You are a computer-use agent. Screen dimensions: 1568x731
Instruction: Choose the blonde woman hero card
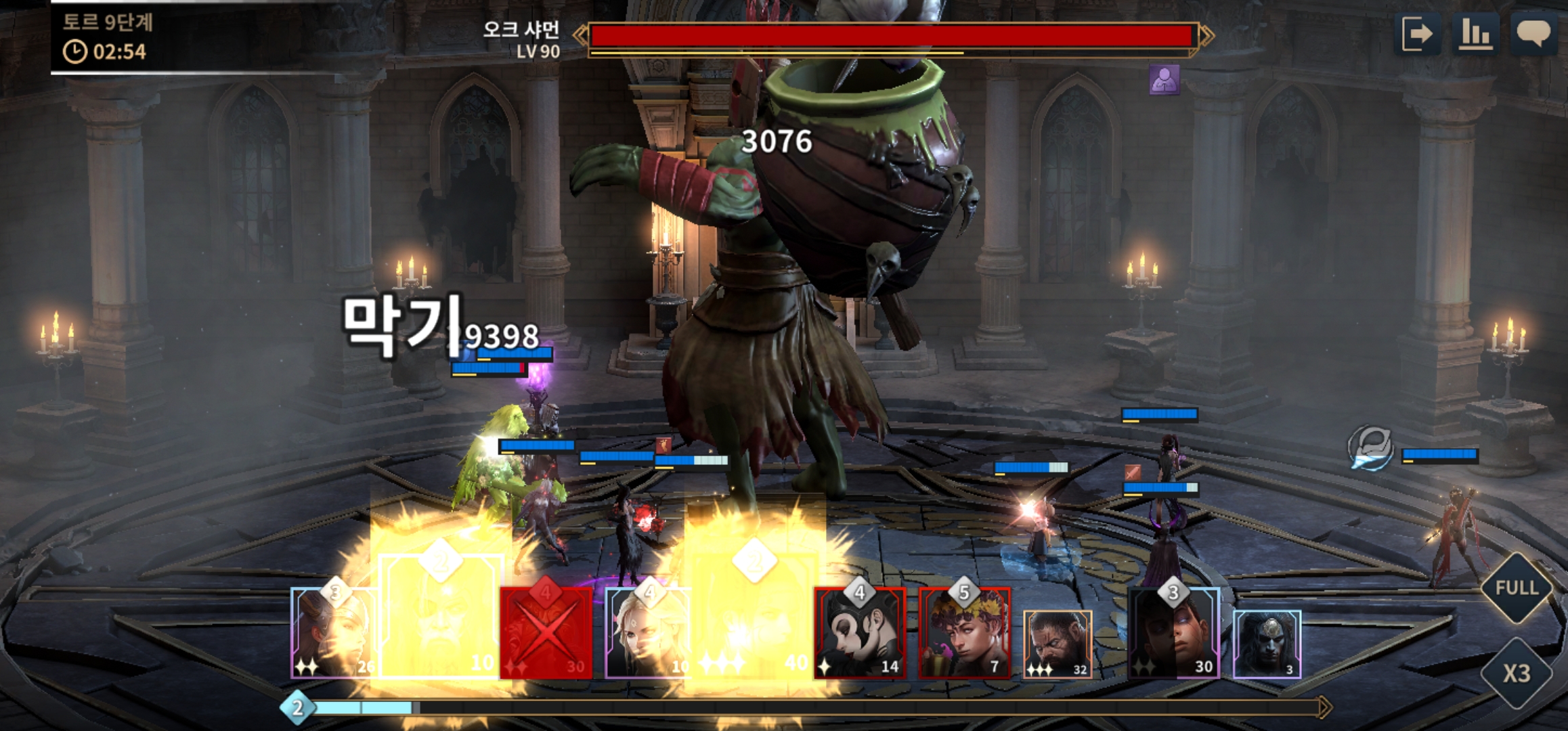tap(647, 633)
